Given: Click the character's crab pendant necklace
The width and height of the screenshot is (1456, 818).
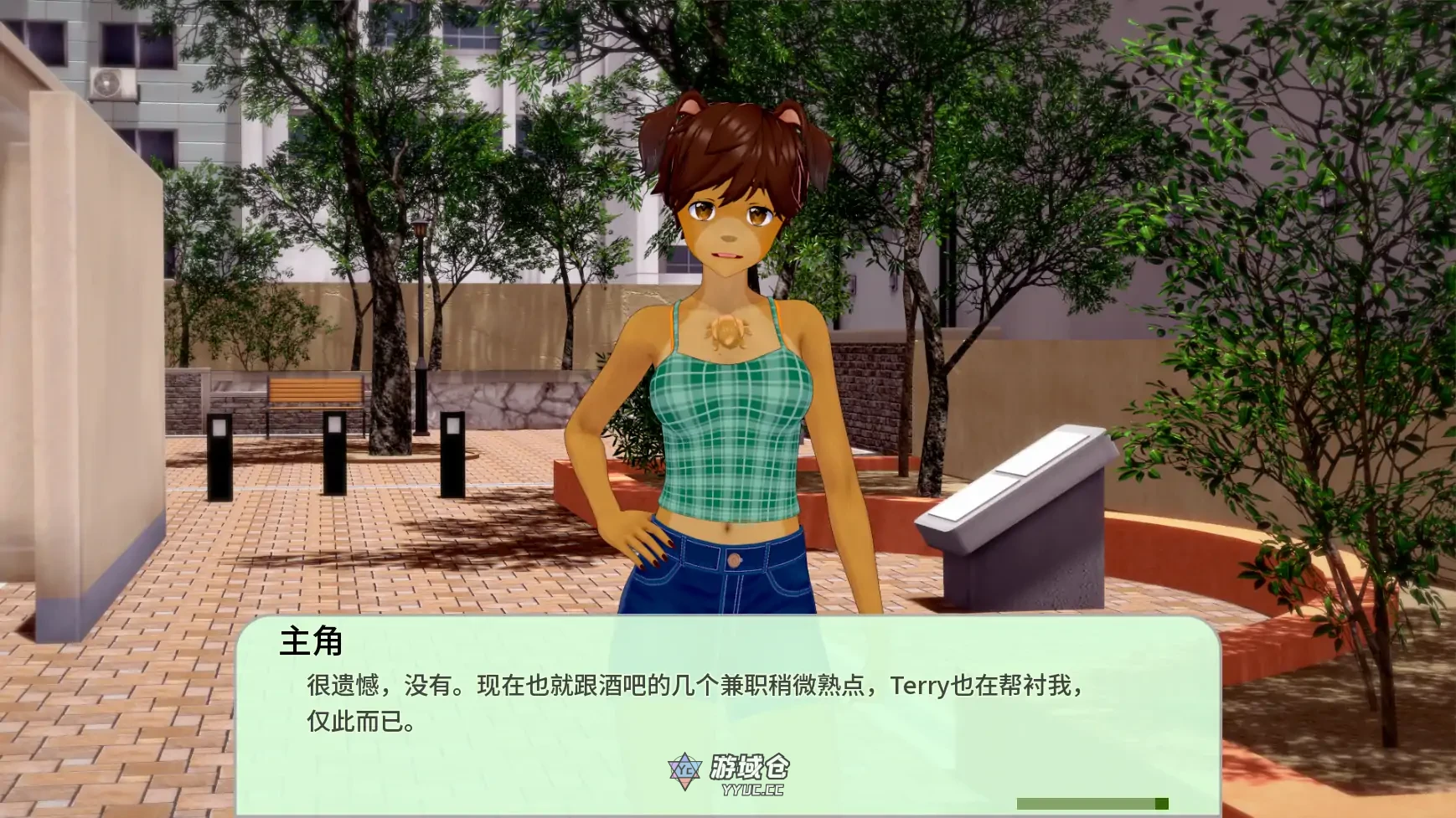Looking at the screenshot, I should click(729, 335).
